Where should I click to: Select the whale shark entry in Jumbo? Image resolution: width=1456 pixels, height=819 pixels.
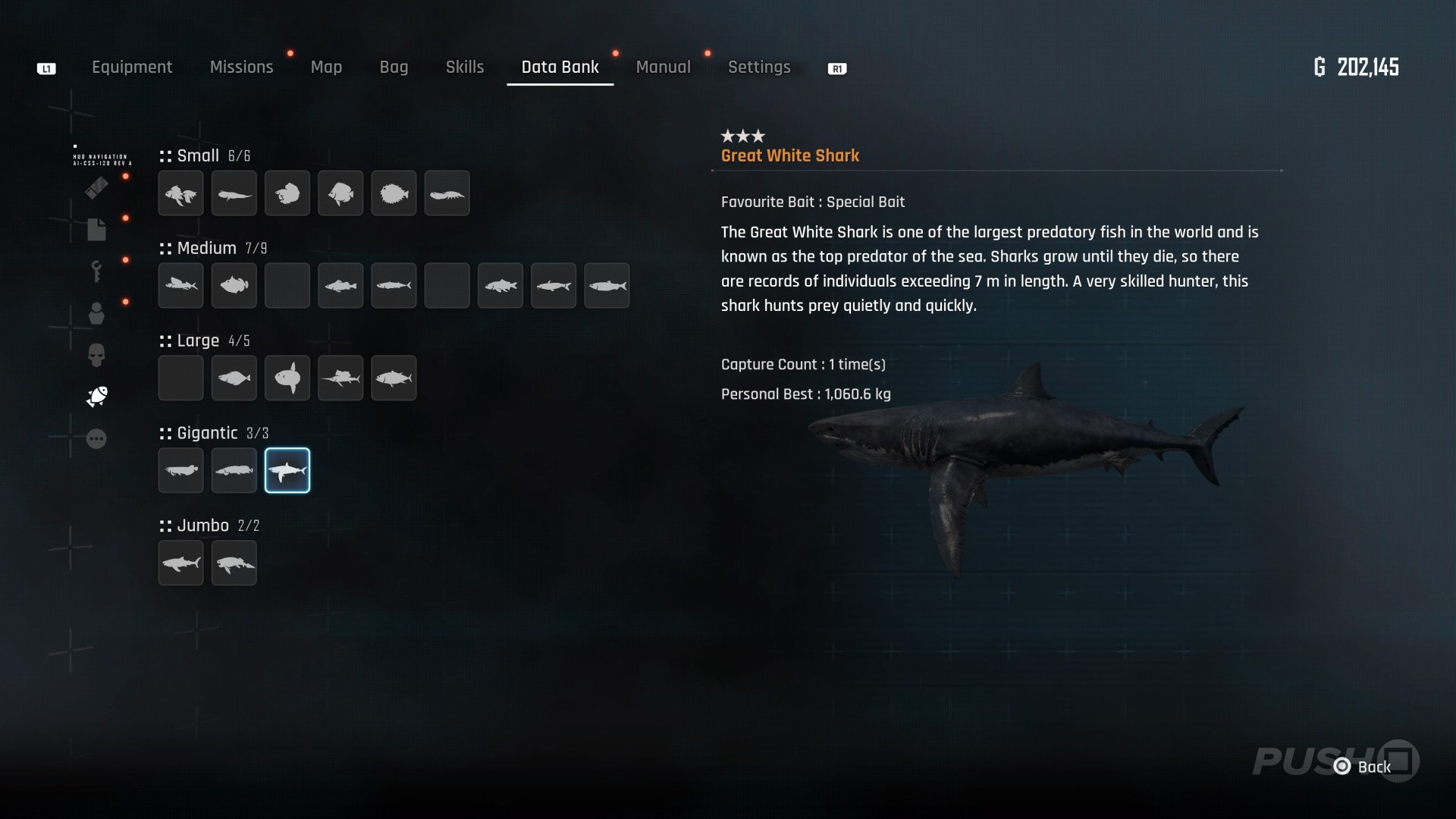(x=181, y=563)
